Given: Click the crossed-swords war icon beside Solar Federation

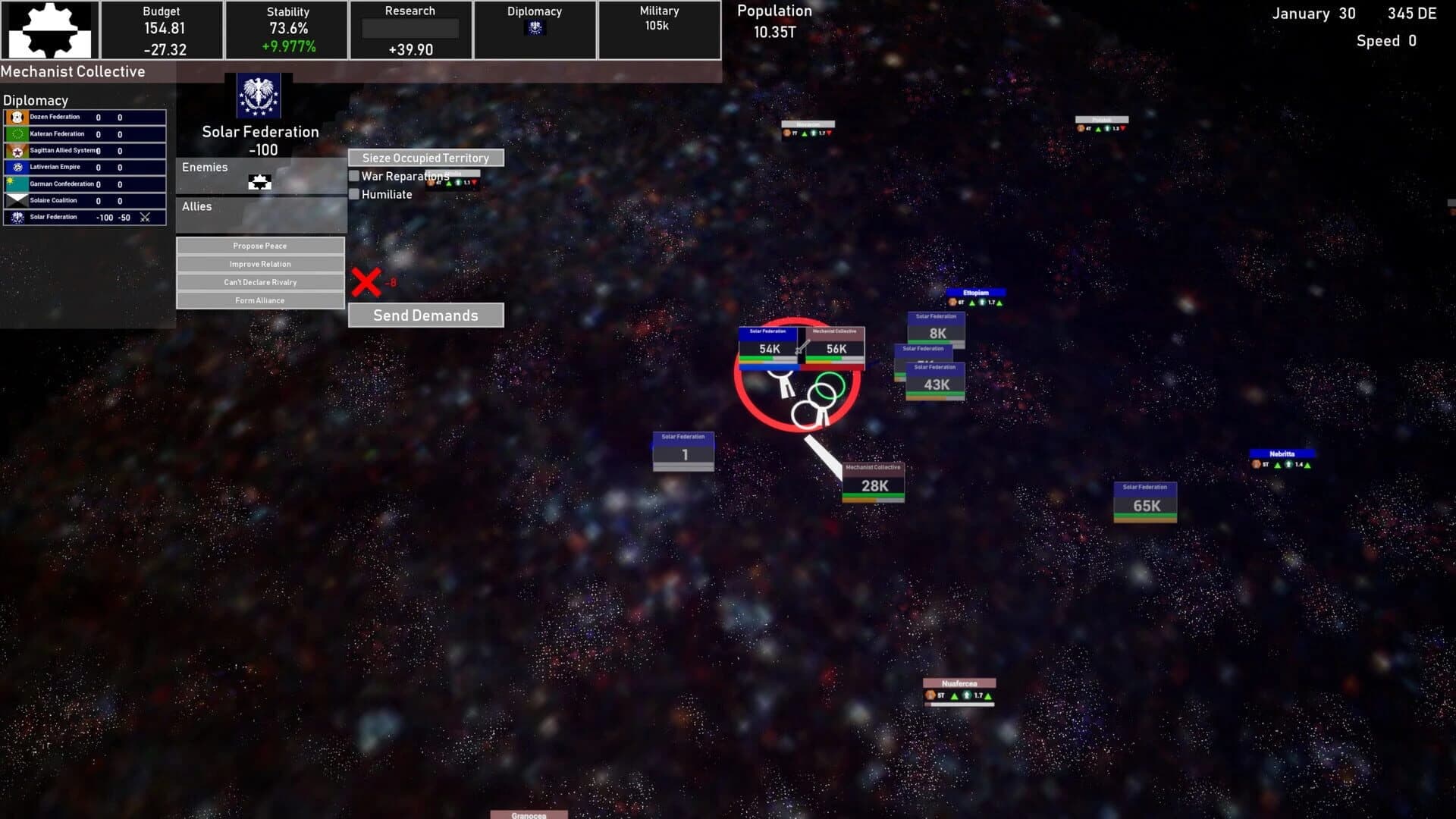Looking at the screenshot, I should coord(144,218).
